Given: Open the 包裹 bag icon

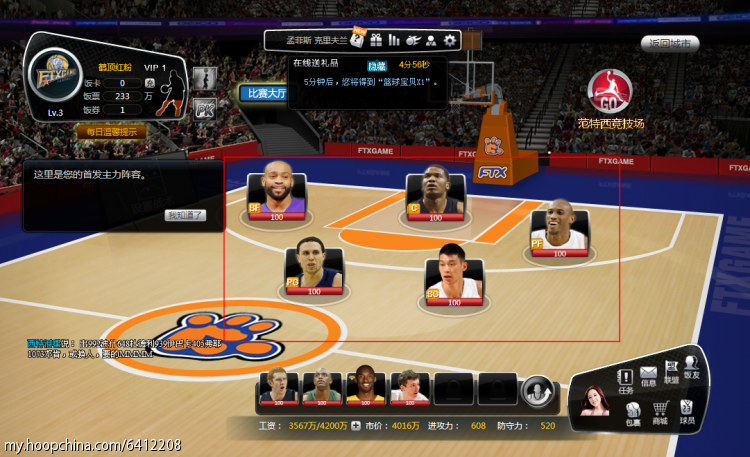Looking at the screenshot, I should pos(633,411).
